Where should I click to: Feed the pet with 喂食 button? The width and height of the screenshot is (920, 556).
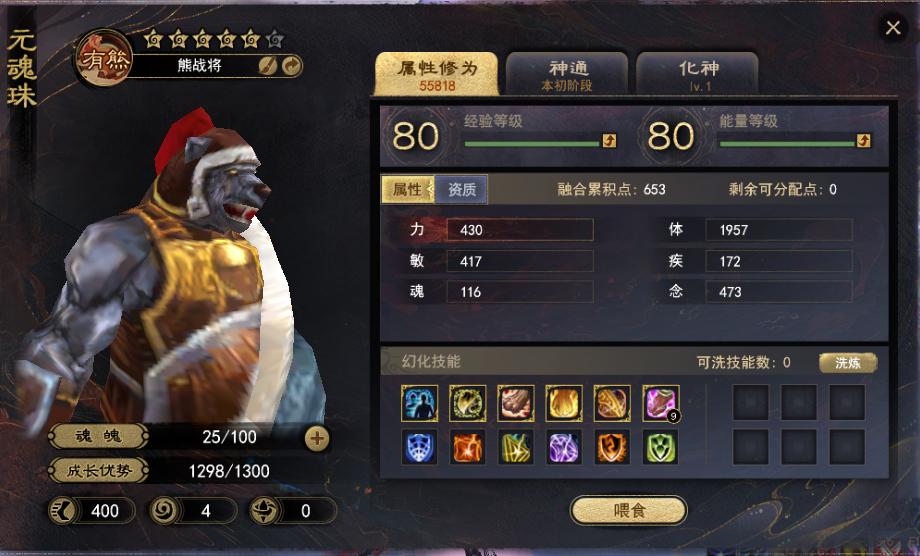629,510
